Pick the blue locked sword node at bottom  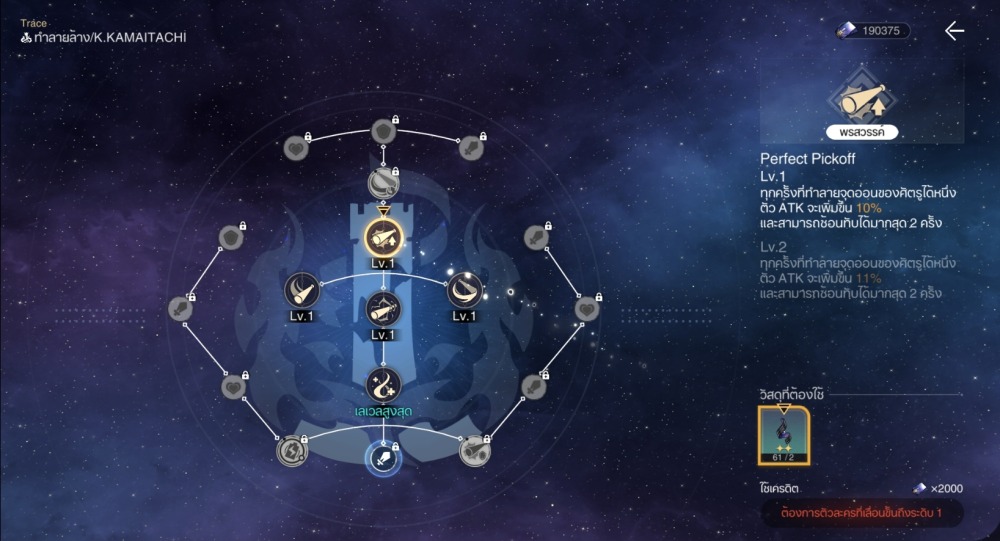click(x=383, y=459)
